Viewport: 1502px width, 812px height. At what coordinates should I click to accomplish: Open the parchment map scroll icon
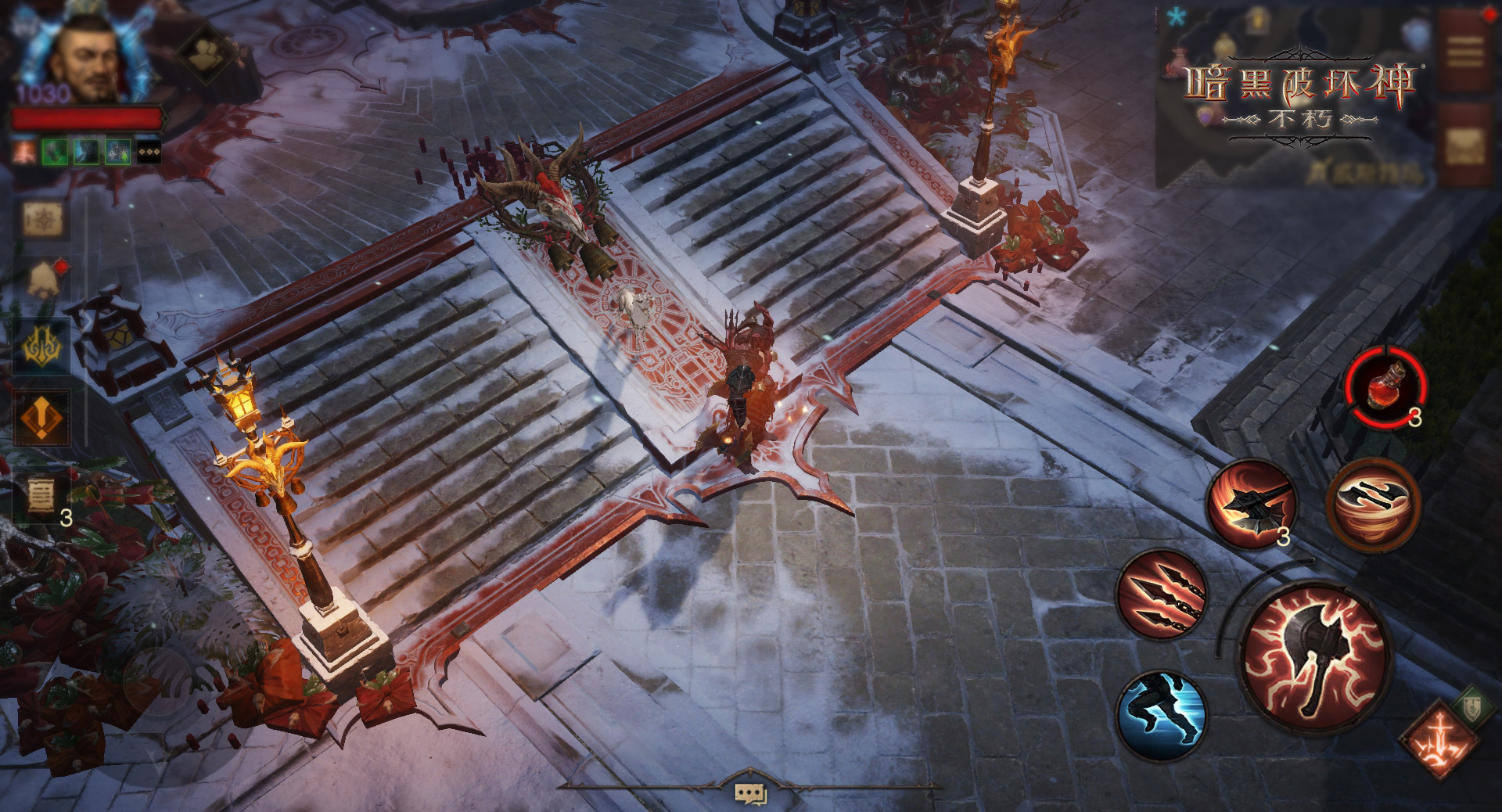[x=41, y=221]
